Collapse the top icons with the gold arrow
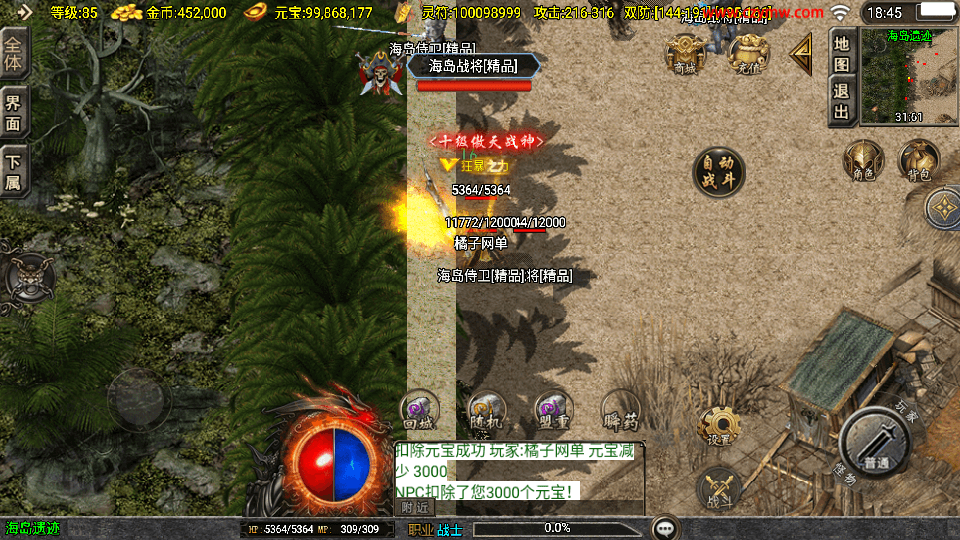Viewport: 960px width, 540px height. pyautogui.click(x=801, y=55)
